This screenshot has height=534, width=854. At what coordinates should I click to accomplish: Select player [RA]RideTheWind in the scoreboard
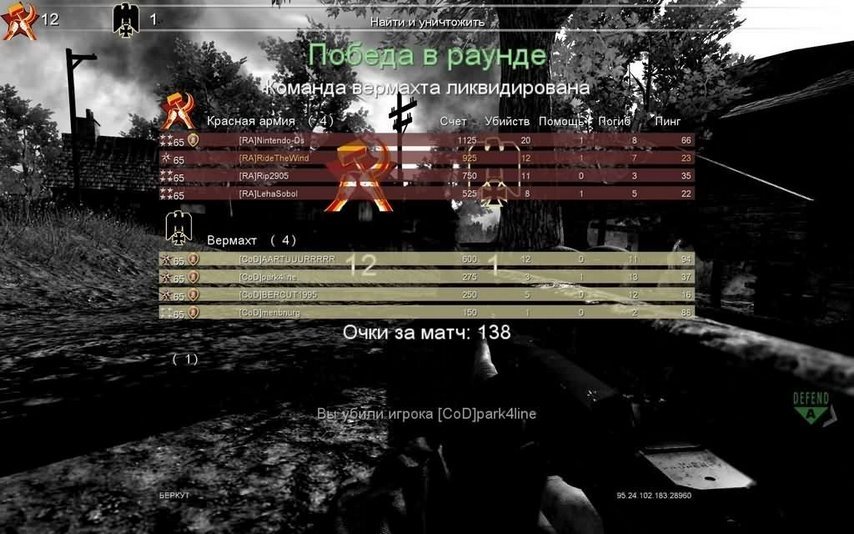426,158
